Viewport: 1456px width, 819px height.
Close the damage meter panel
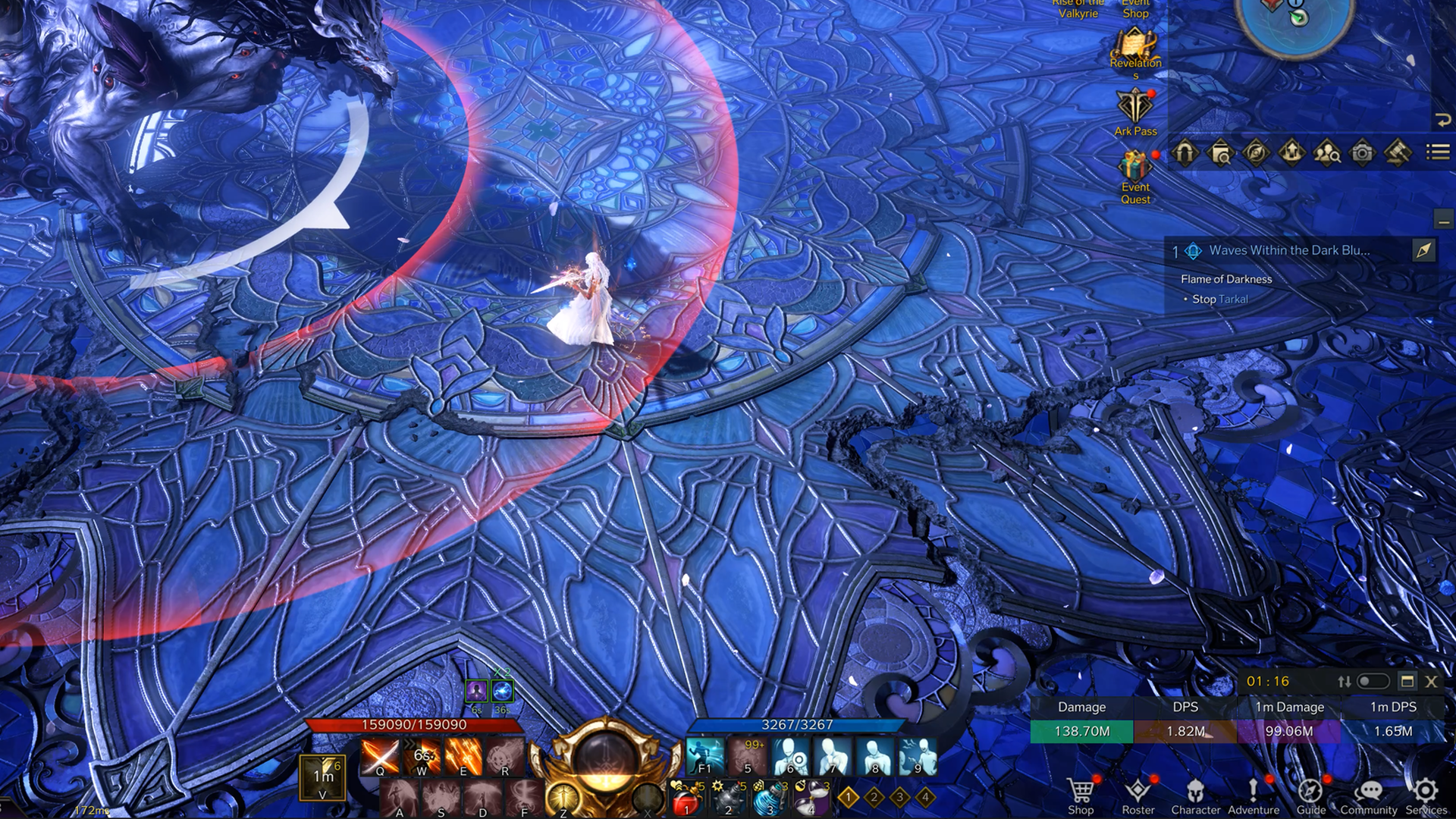click(1431, 682)
